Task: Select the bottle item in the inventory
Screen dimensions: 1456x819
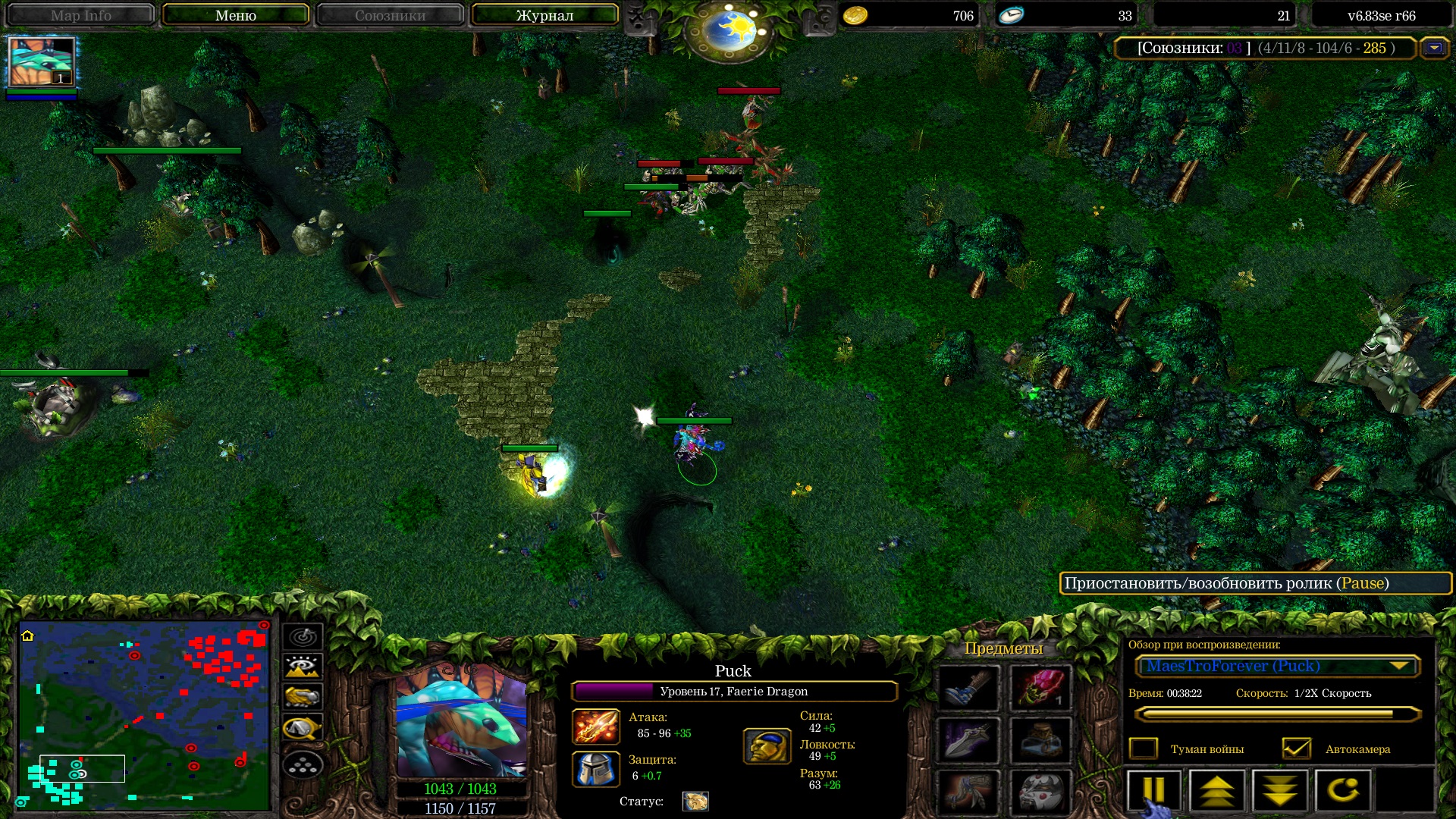Action: [1040, 740]
